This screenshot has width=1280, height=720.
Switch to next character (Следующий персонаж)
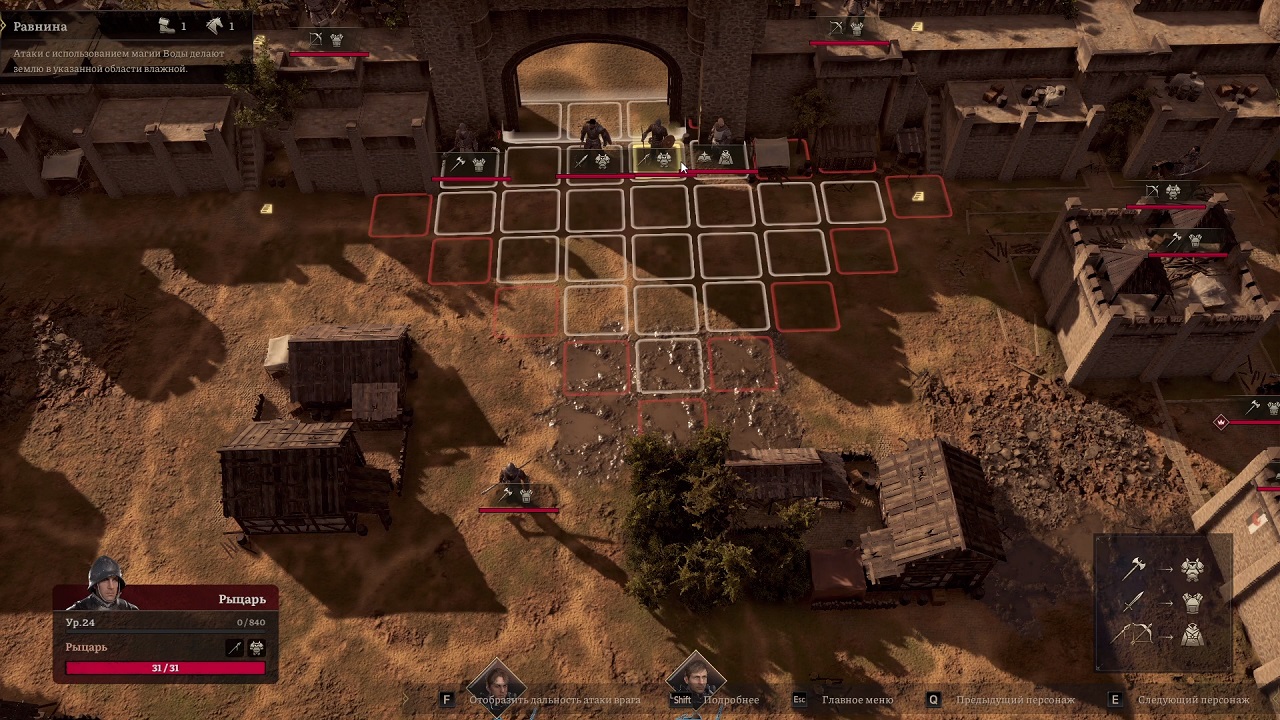[x=1192, y=700]
